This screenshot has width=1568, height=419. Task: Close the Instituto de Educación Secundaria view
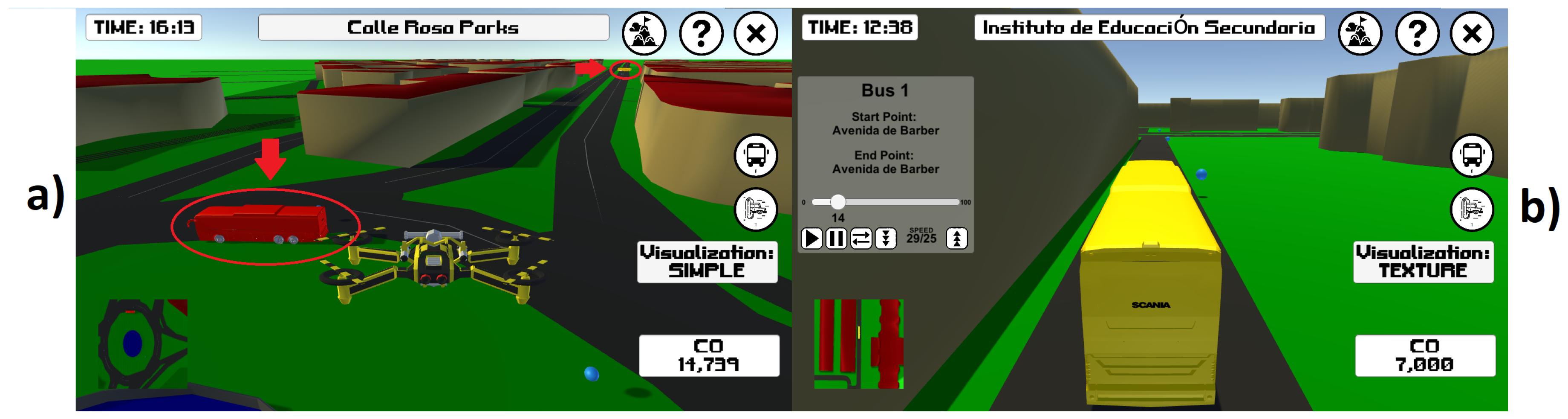coord(1472,34)
